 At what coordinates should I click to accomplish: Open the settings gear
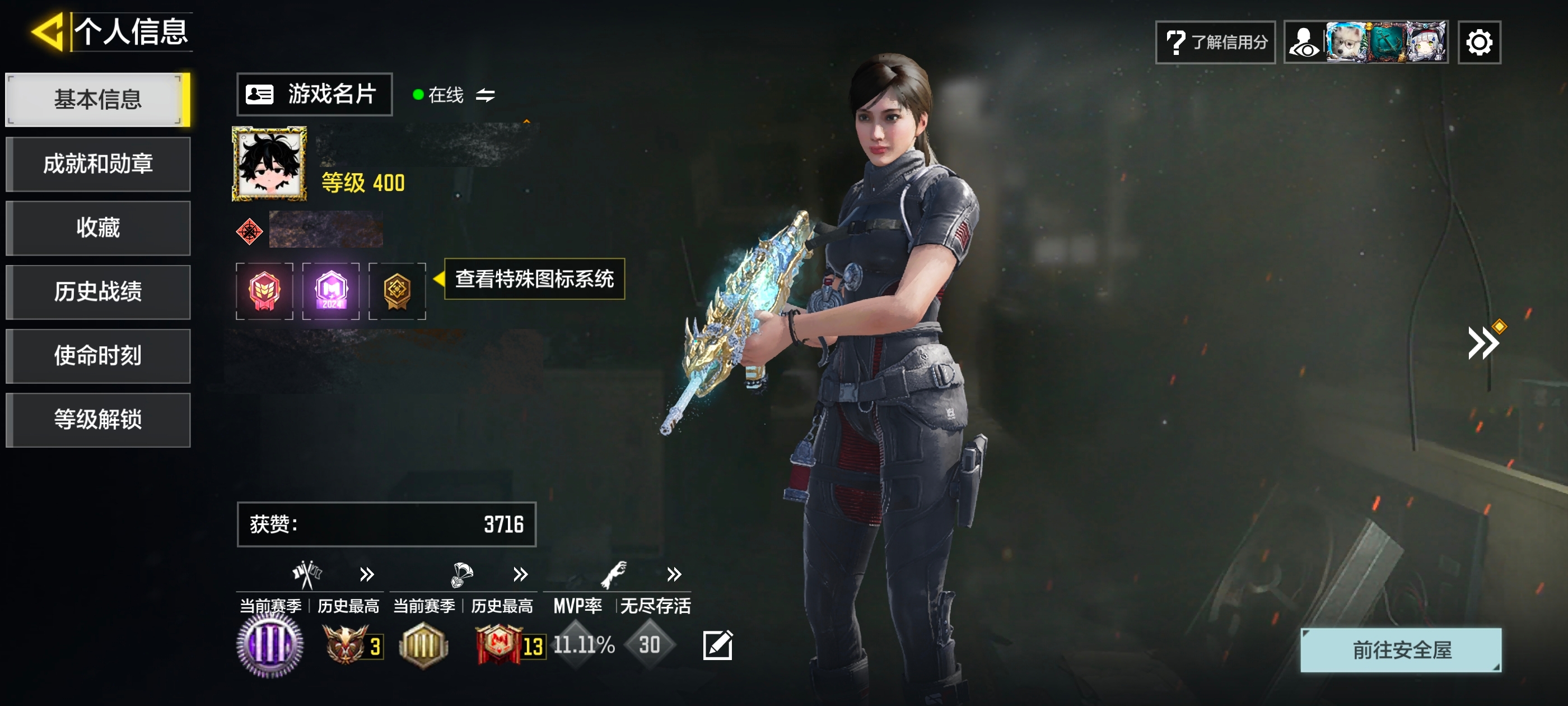click(x=1478, y=42)
